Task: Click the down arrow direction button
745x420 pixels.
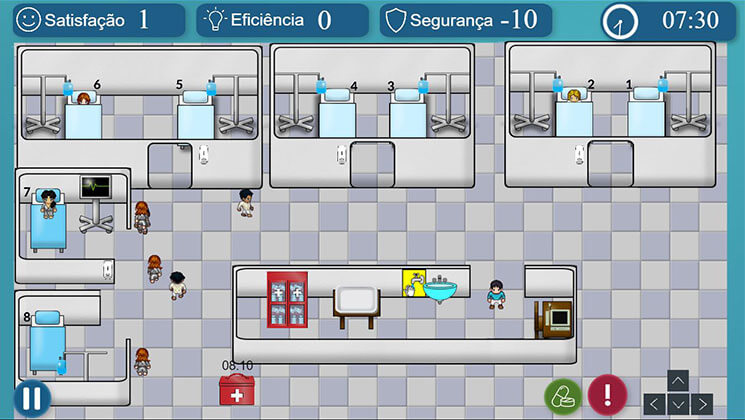Action: 678,403
